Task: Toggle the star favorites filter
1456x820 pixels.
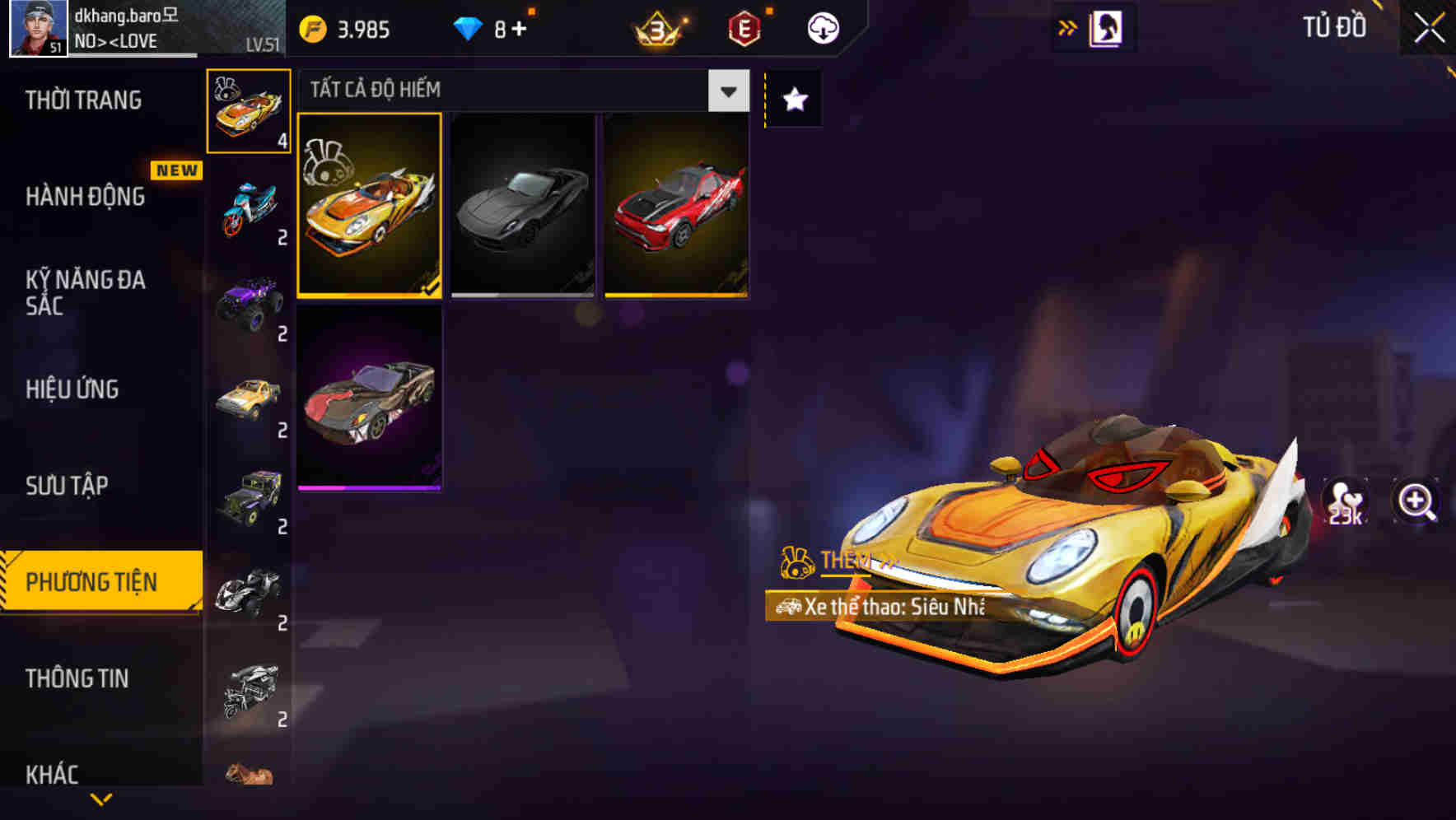Action: (x=793, y=99)
